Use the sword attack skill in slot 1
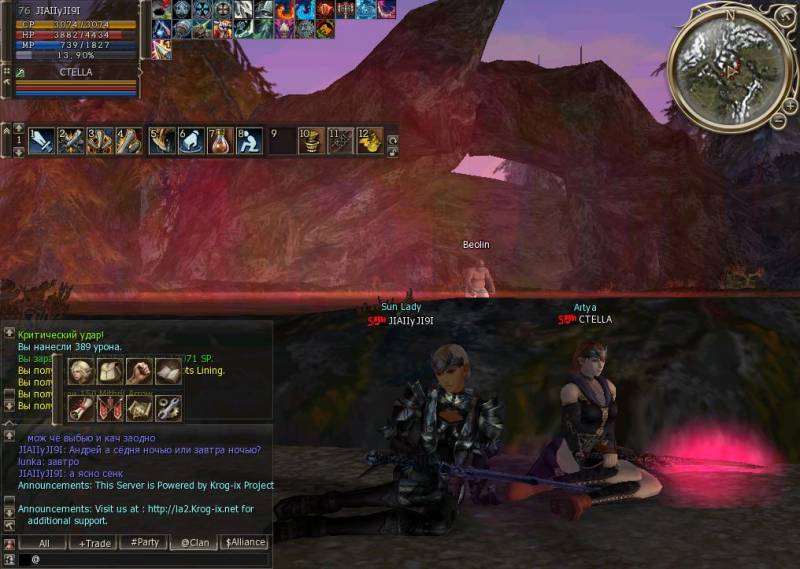The image size is (800, 569). point(42,141)
